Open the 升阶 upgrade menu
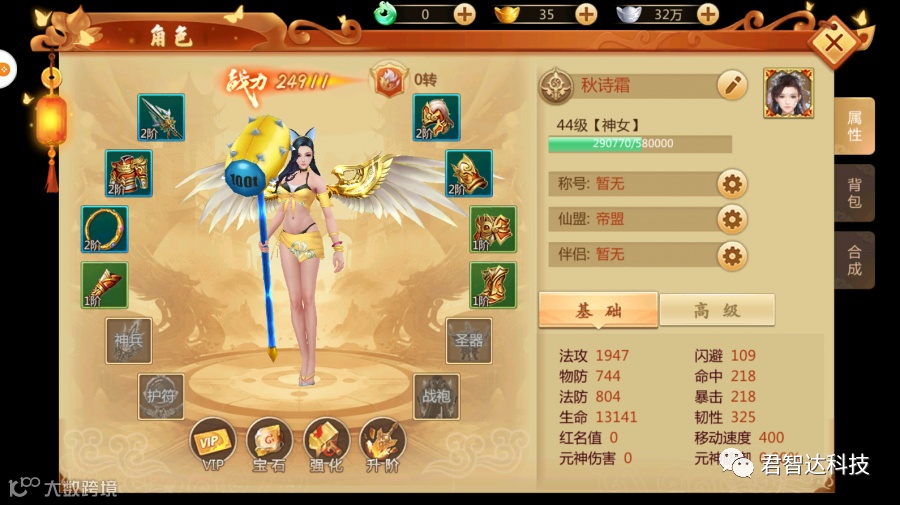This screenshot has width=900, height=505. pos(383,443)
